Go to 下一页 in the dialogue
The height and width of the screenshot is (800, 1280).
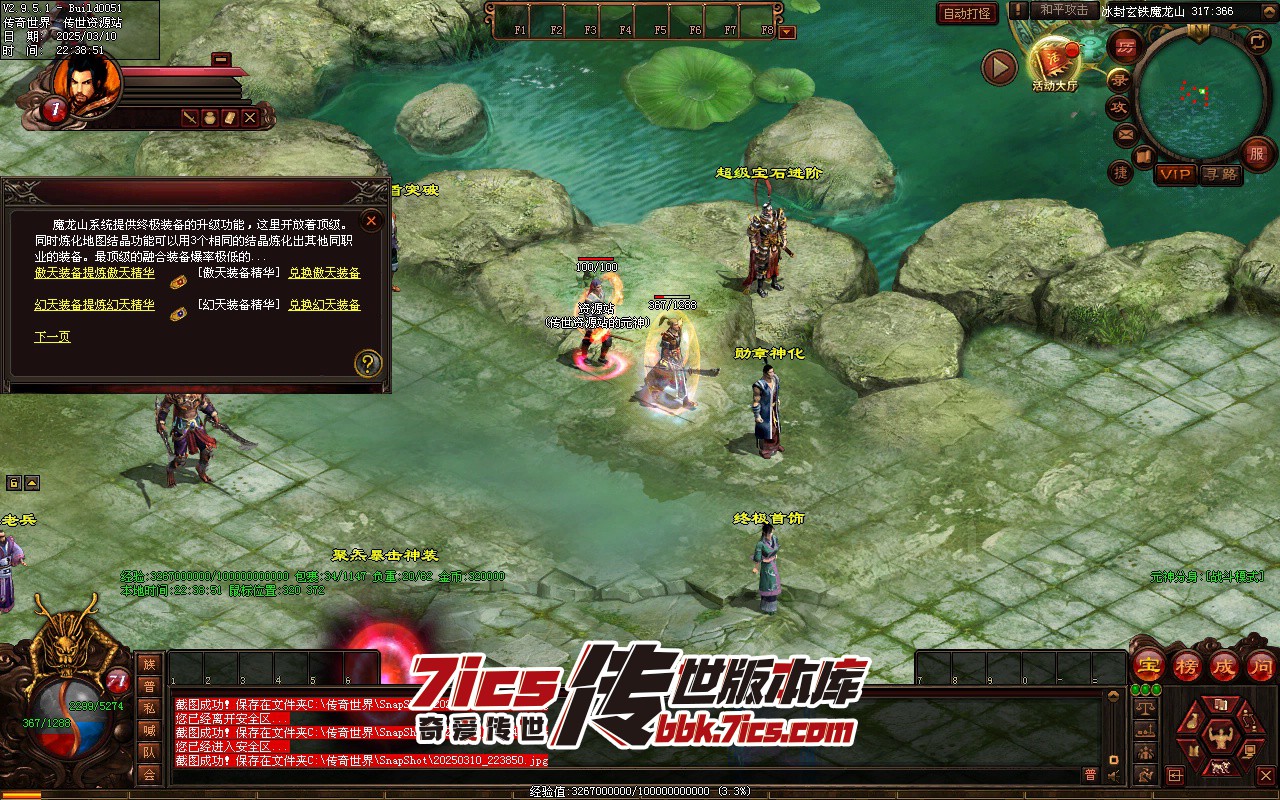(x=53, y=337)
